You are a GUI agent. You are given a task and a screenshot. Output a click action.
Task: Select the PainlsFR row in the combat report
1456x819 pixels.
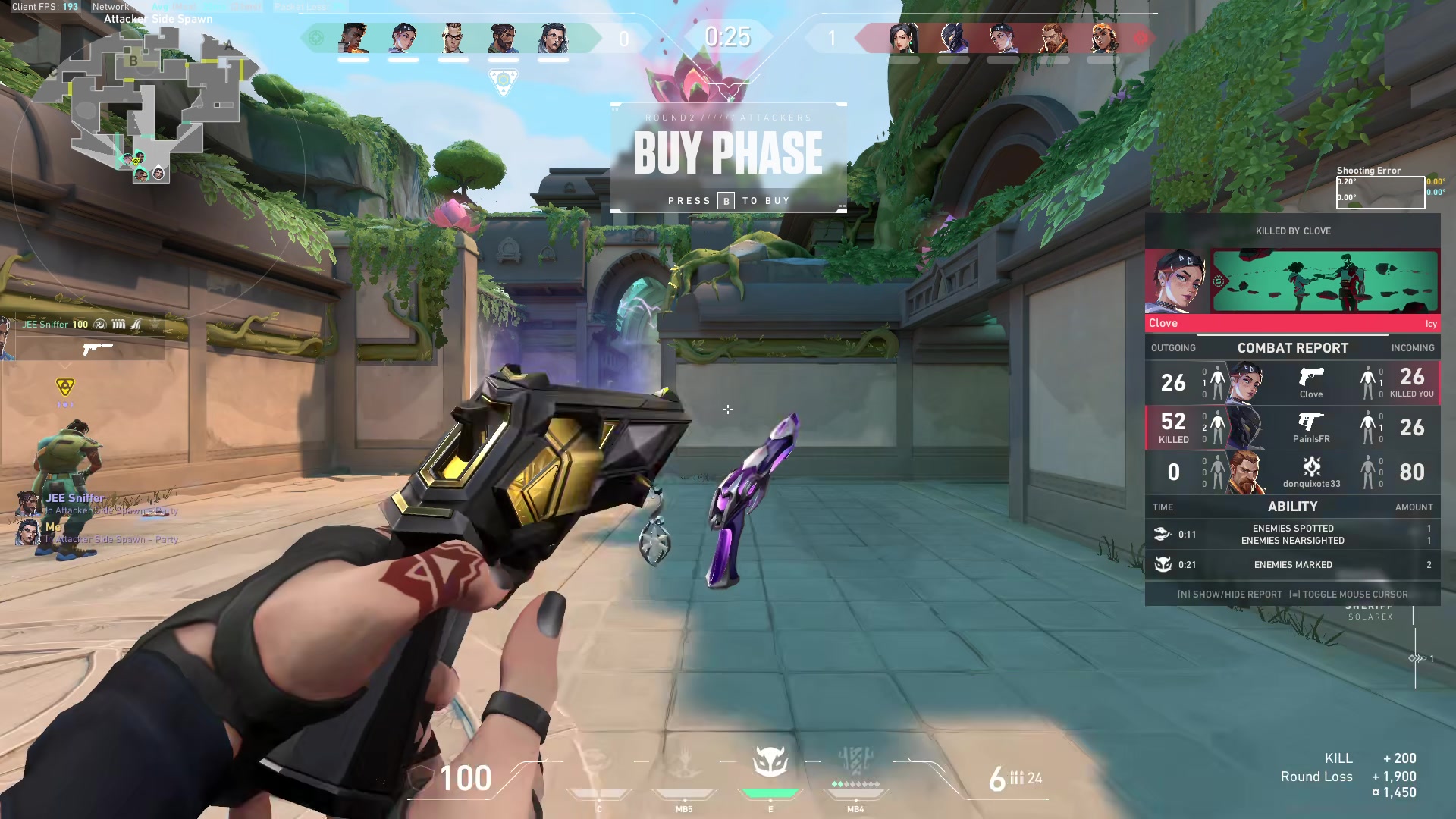point(1292,428)
